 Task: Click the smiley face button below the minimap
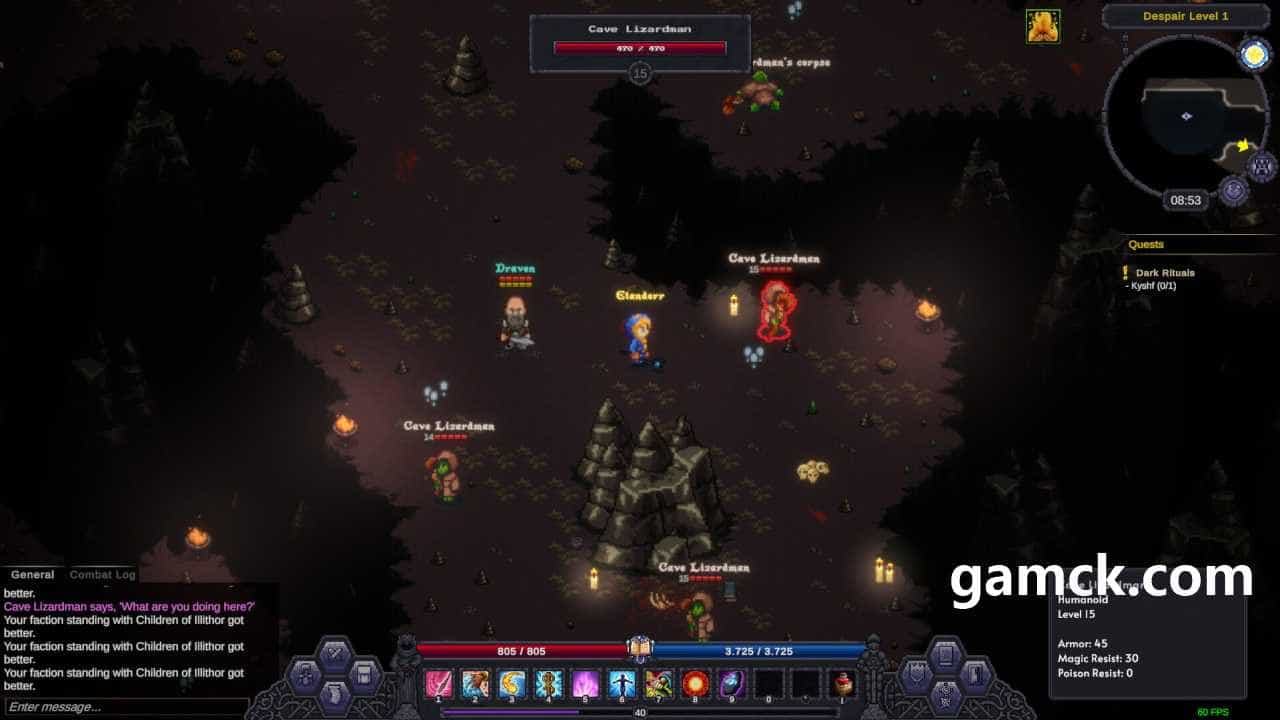point(1234,189)
